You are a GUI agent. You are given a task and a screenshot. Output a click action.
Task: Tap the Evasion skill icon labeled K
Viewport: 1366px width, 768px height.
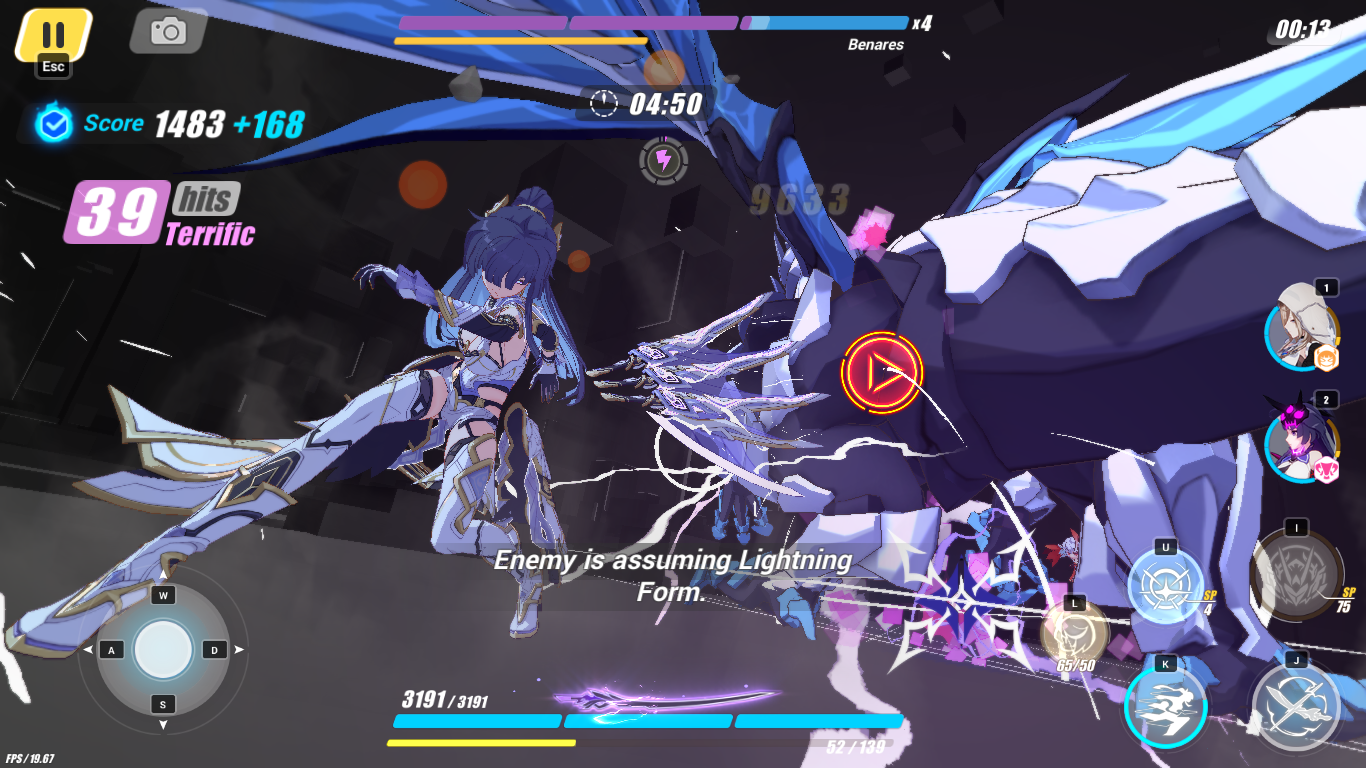(1166, 706)
